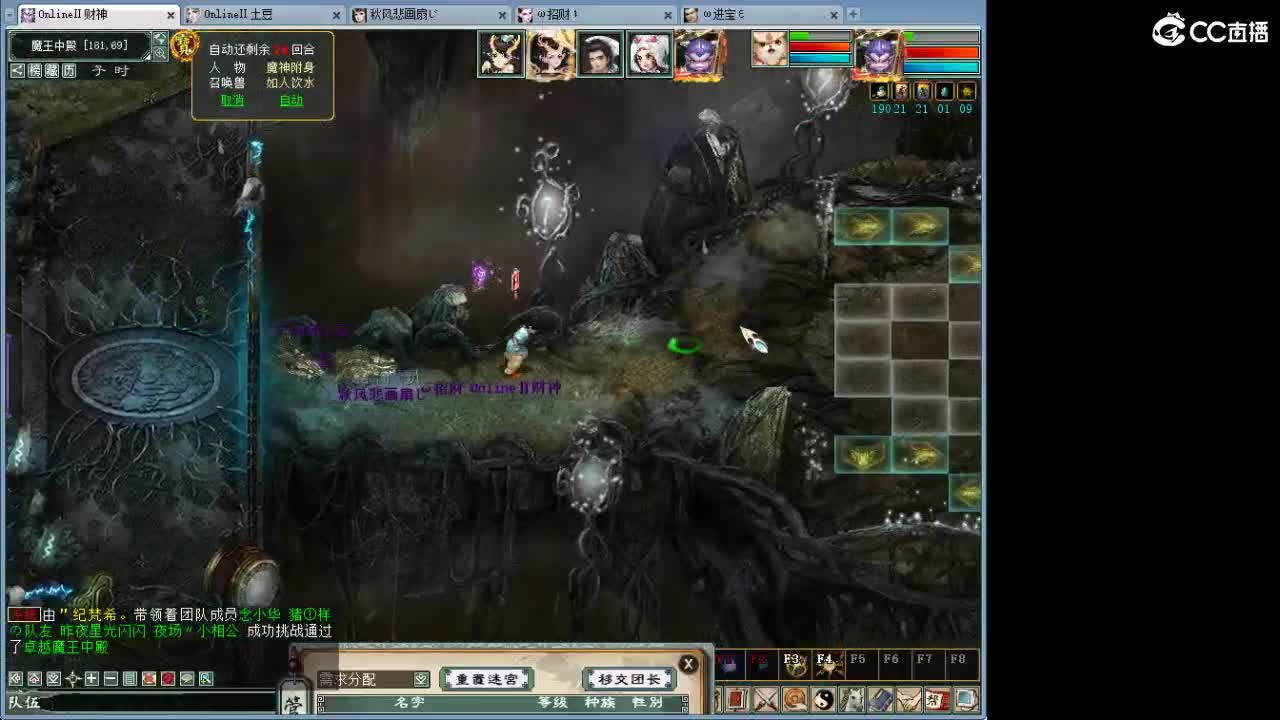Toggle the 历 button under the minimap
The height and width of the screenshot is (720, 1280).
[x=68, y=70]
